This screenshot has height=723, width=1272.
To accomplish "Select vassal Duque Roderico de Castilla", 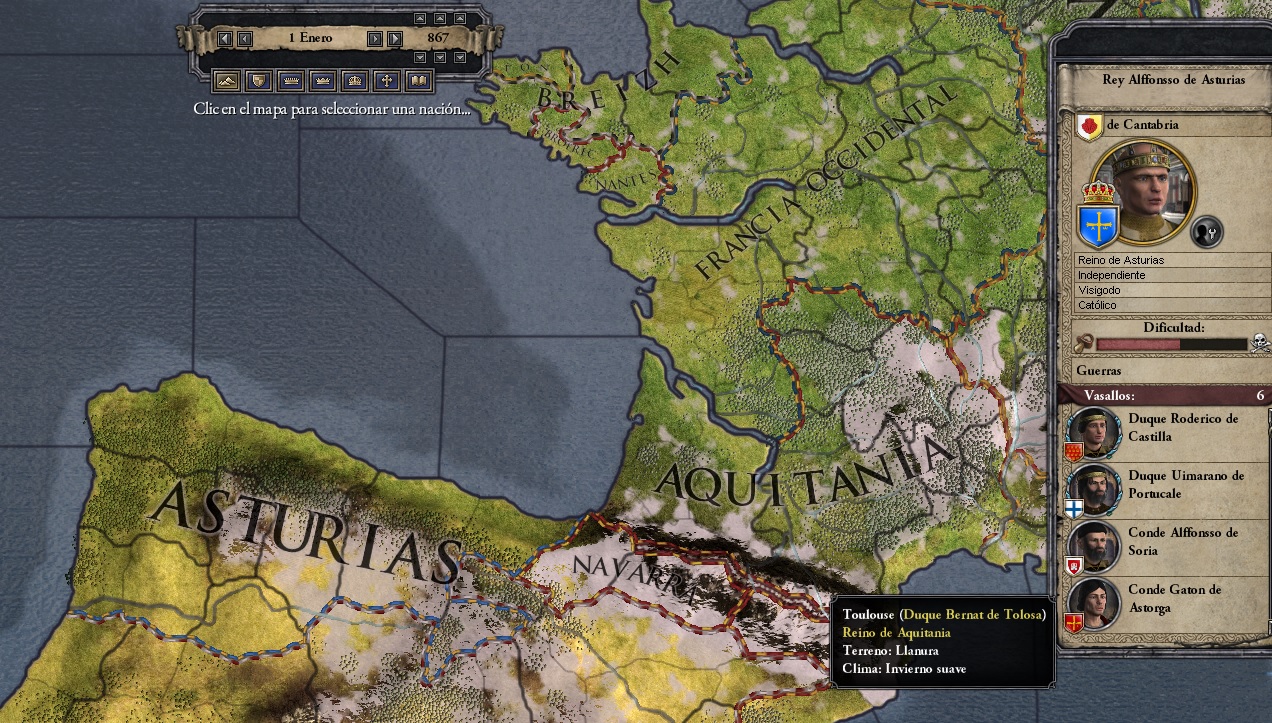I will coord(1160,428).
